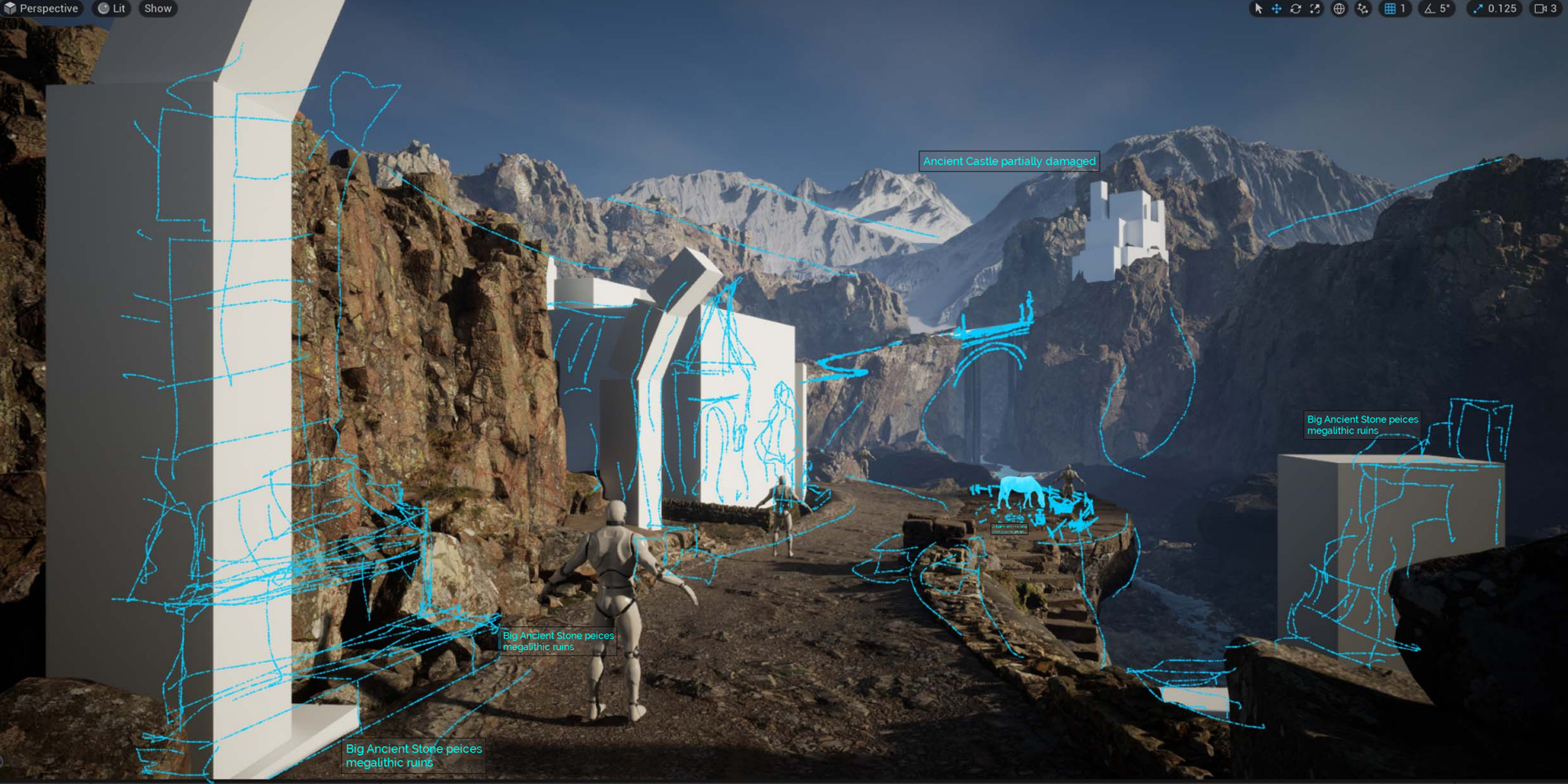Open the surface snapping options
The width and height of the screenshot is (1568, 784).
coord(1363,9)
